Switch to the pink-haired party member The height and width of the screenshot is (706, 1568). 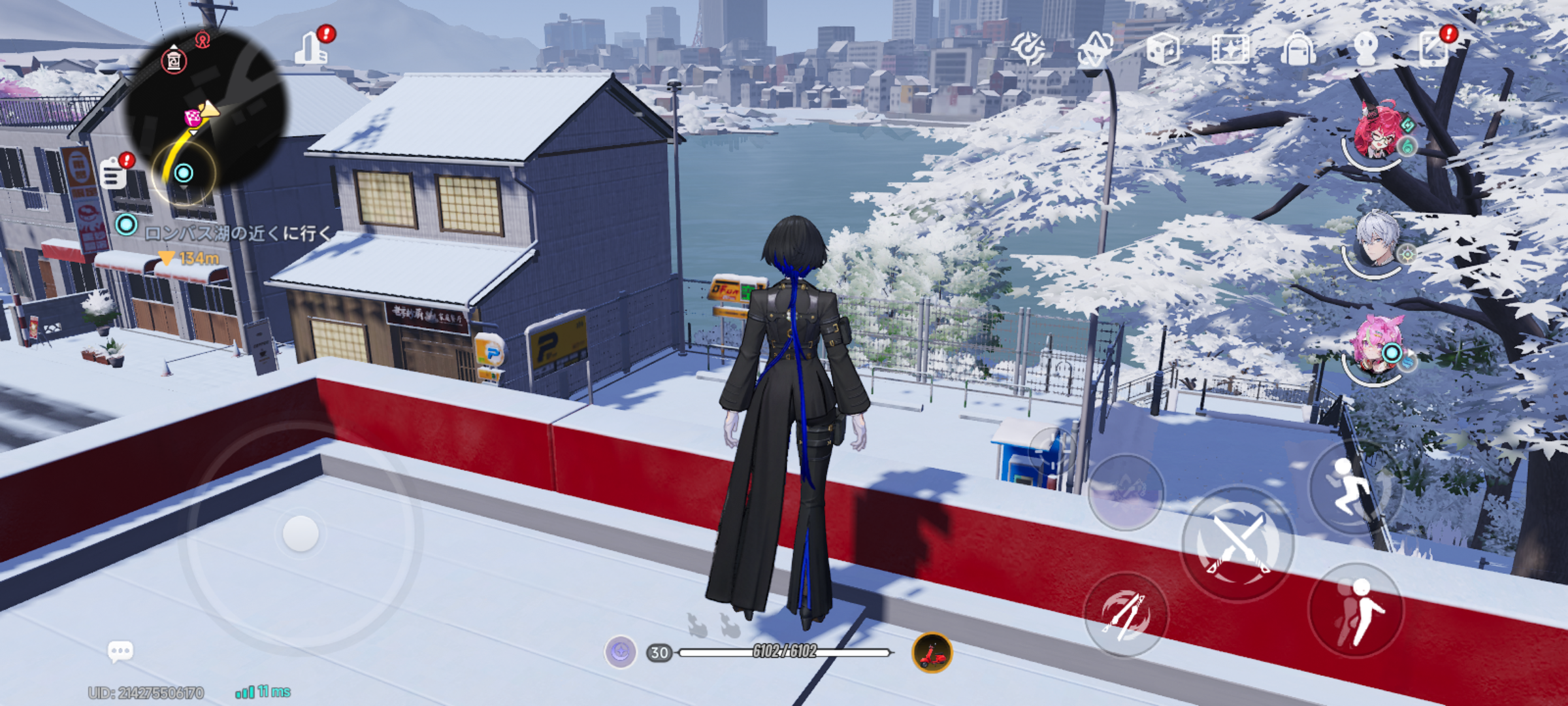(x=1377, y=348)
